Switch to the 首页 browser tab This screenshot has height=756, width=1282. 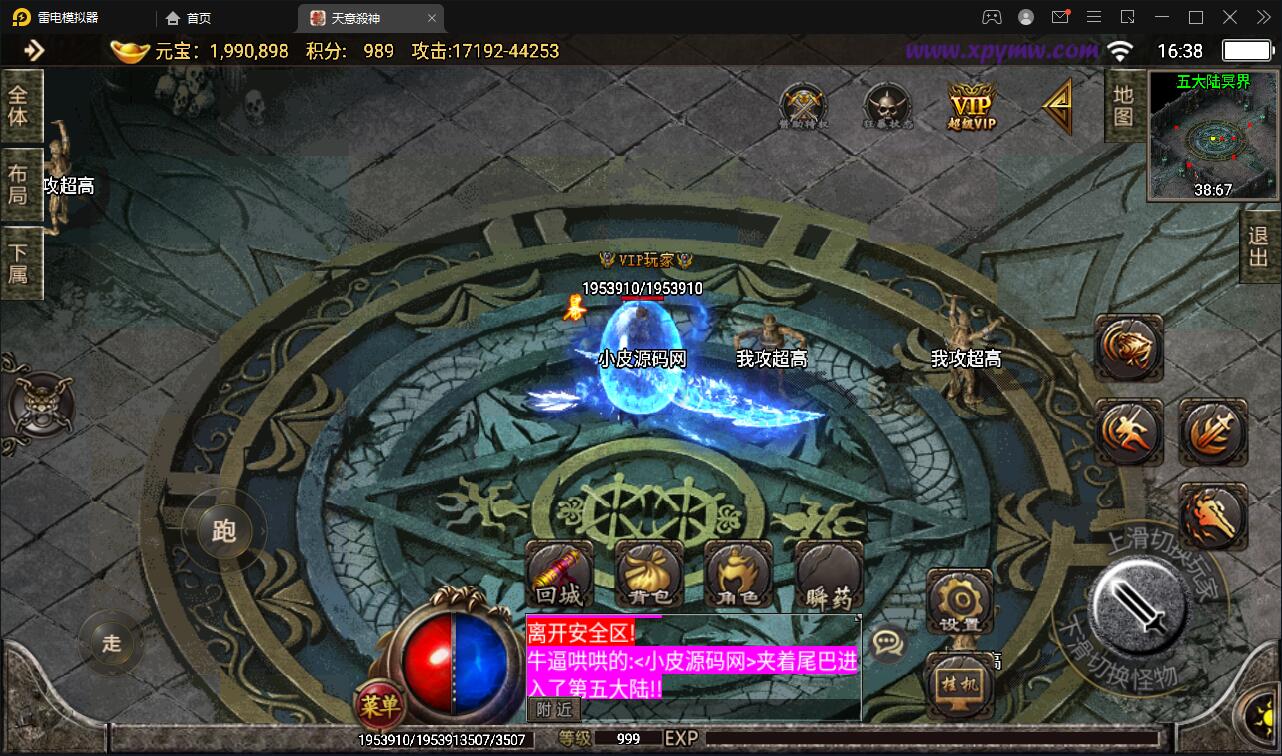(189, 17)
